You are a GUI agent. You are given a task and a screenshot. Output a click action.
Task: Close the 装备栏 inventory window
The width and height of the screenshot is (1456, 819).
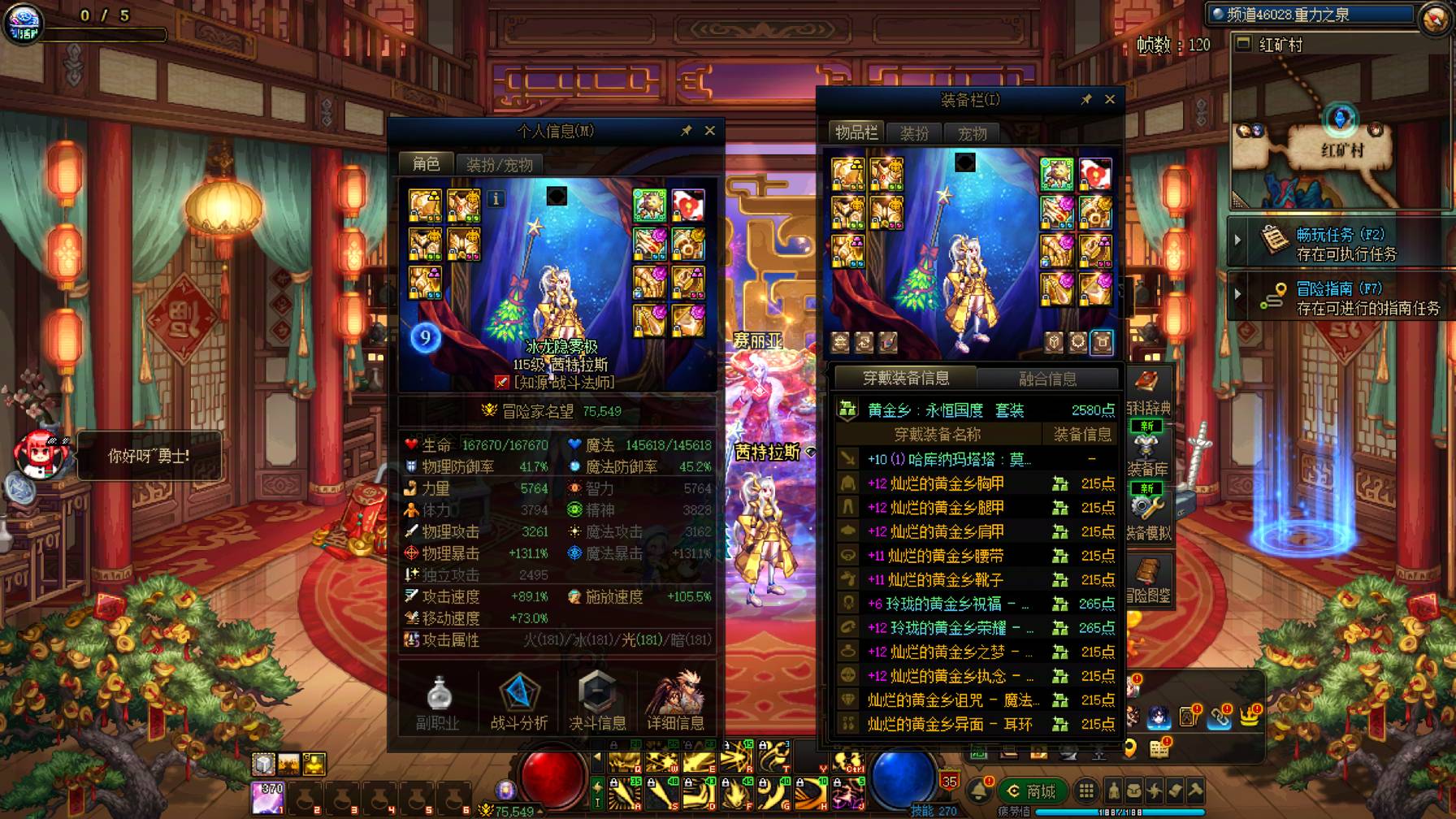point(1110,99)
